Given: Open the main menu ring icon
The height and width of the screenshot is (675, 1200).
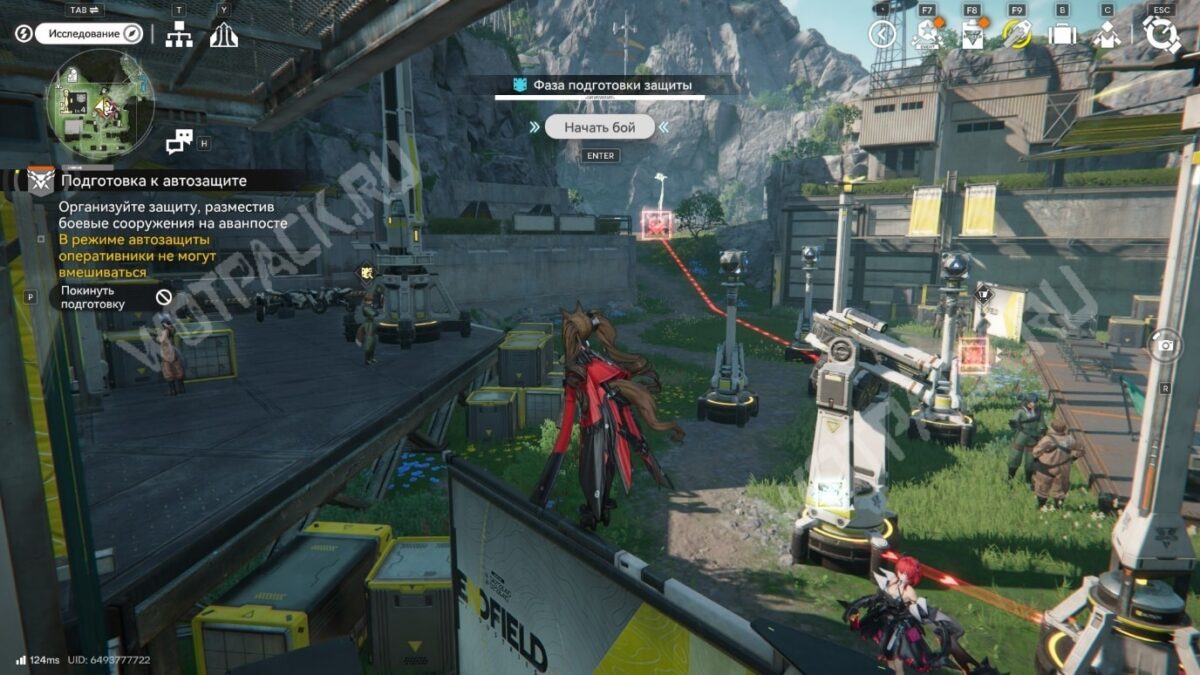Looking at the screenshot, I should tap(1161, 34).
